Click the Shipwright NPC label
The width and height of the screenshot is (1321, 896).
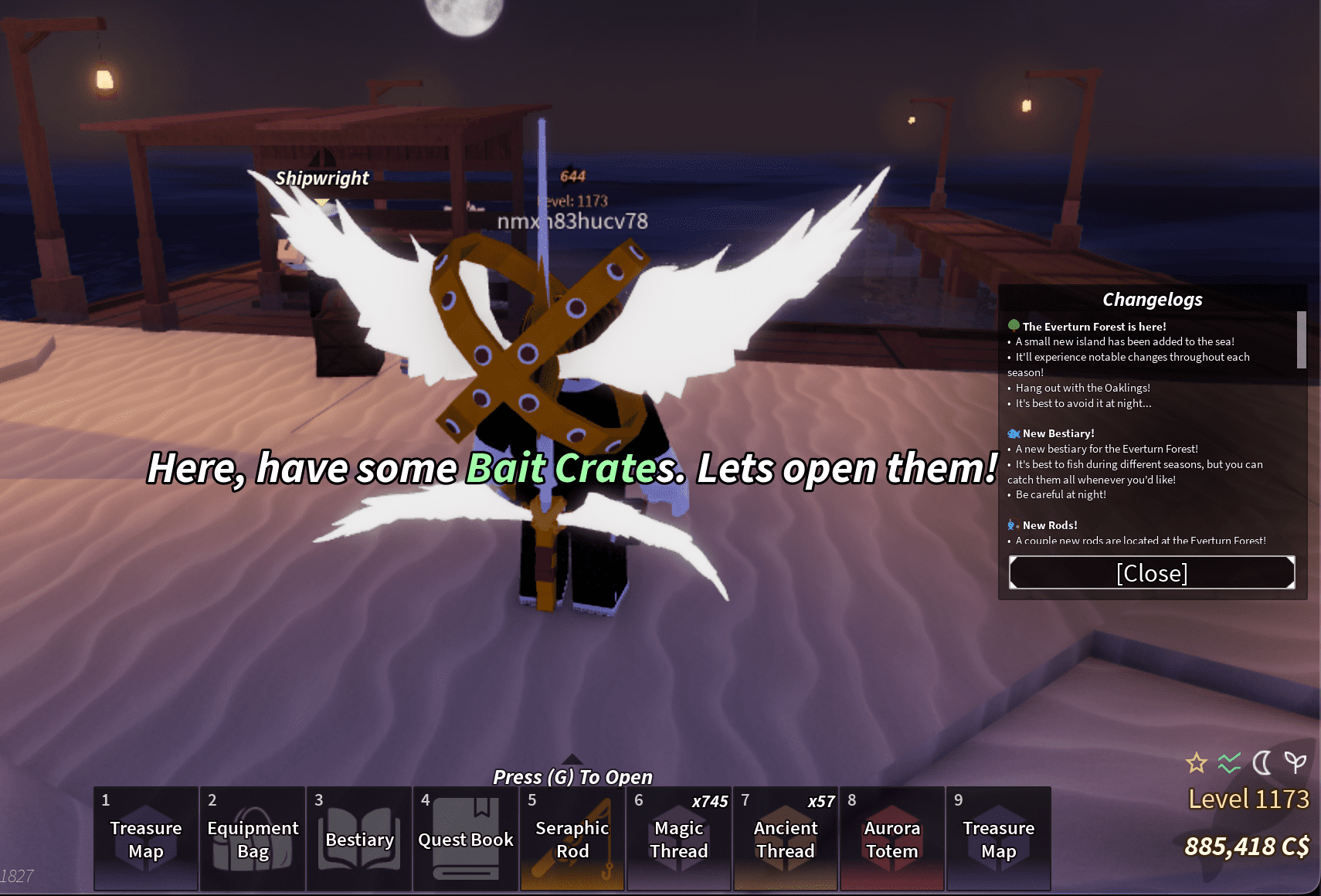click(321, 178)
